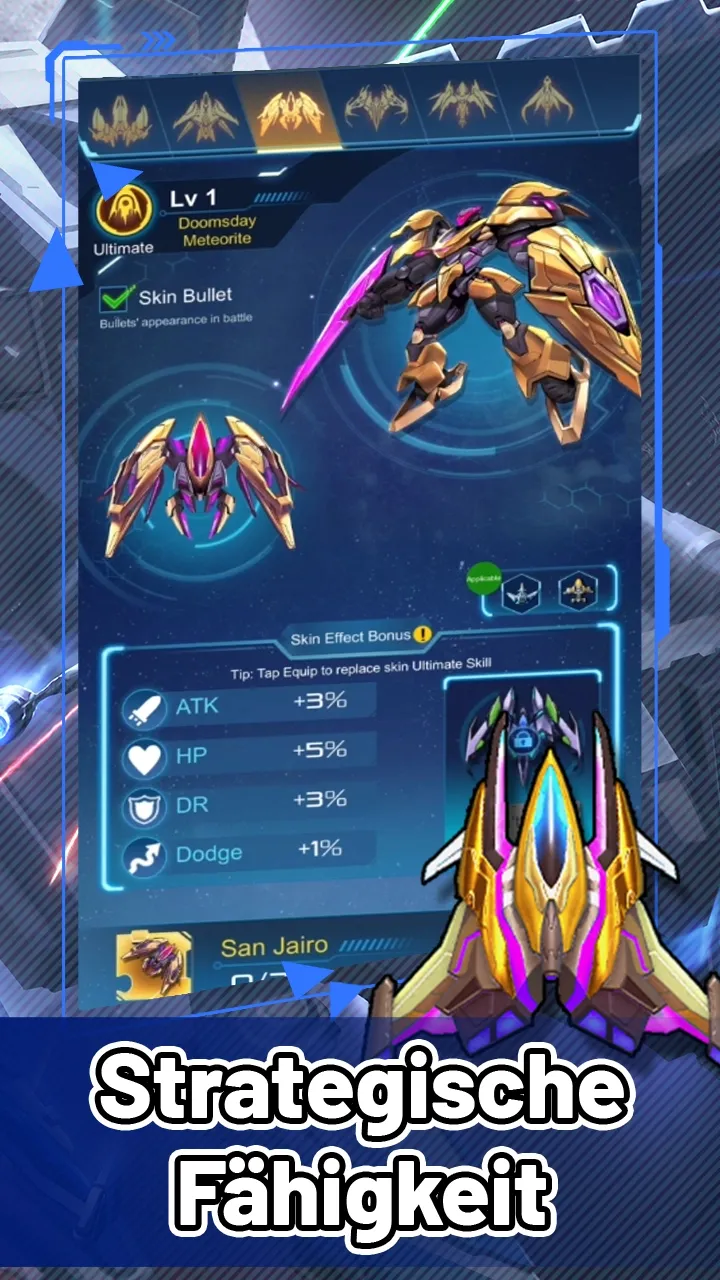Toggle the Skin Bullet checkbox

coord(117,297)
